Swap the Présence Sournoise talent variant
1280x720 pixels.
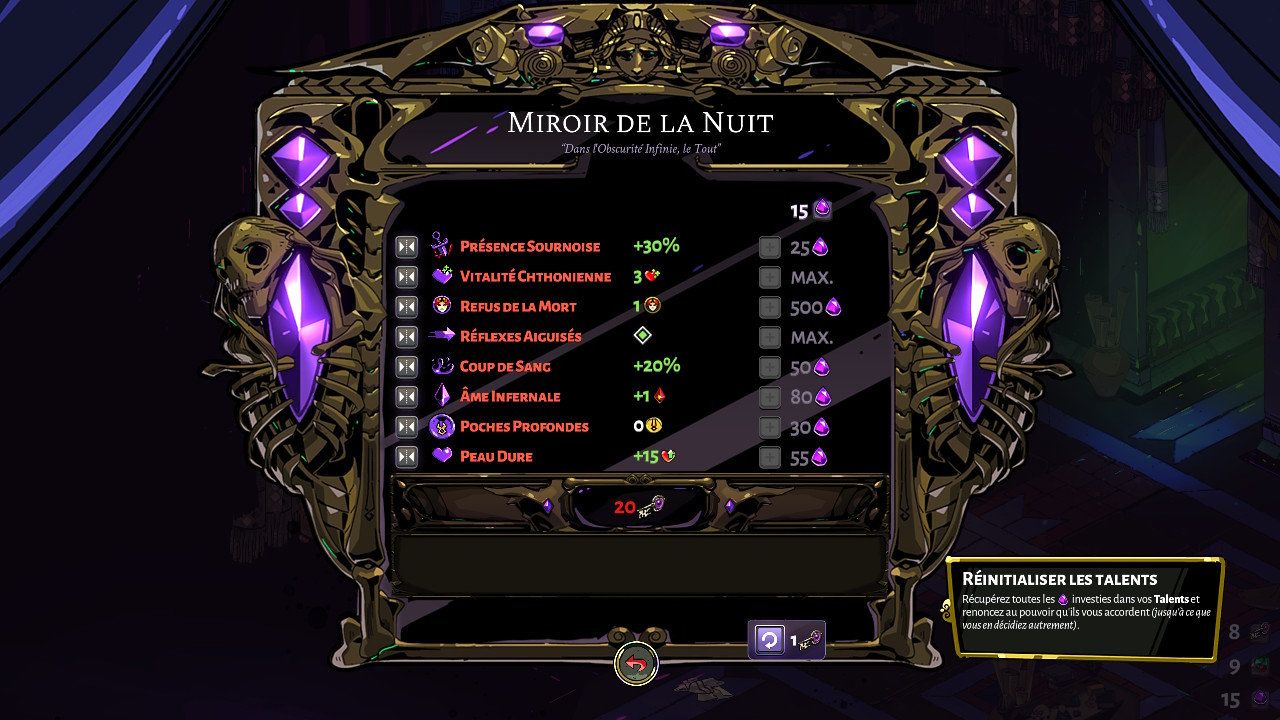point(406,247)
